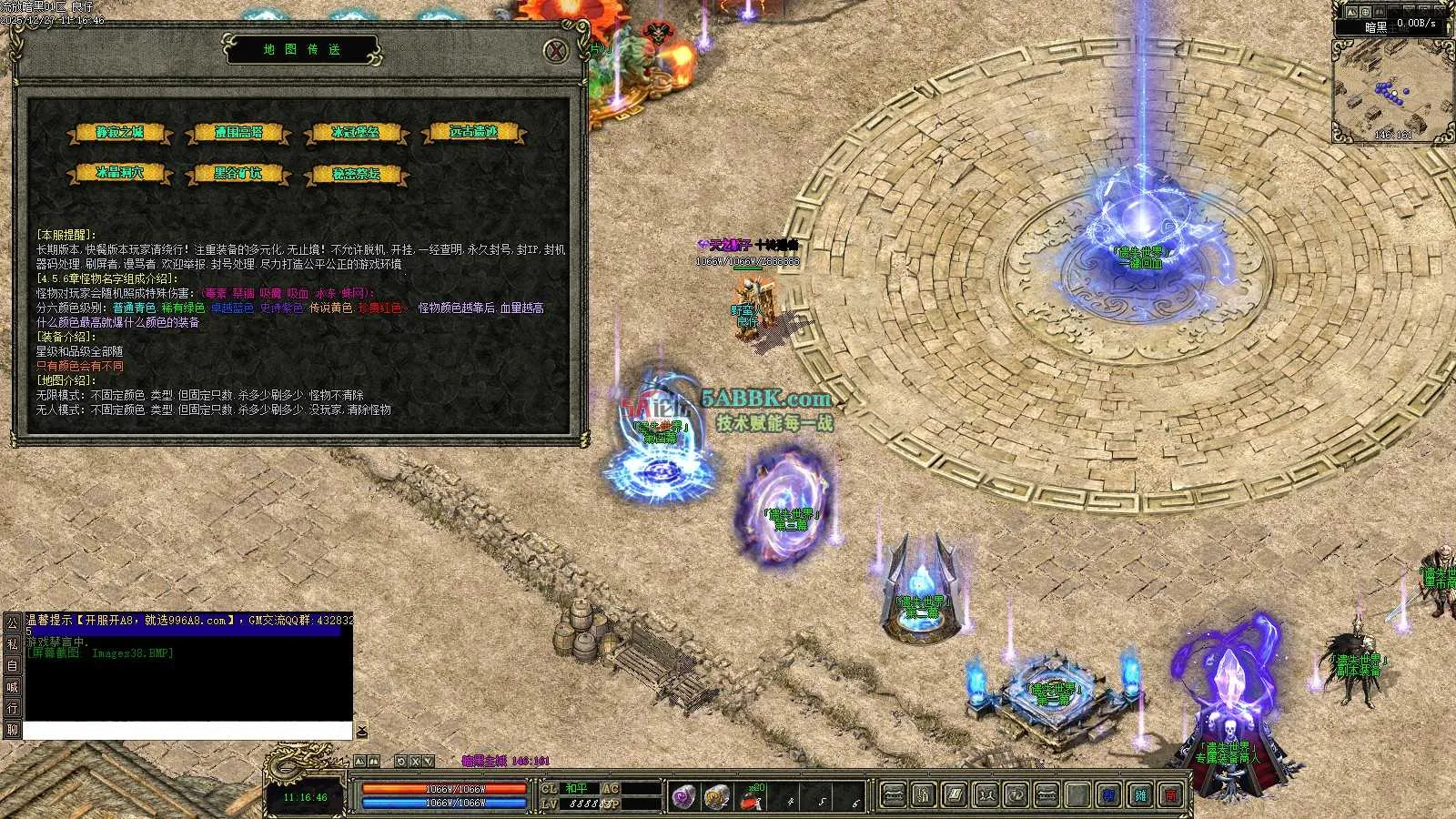
Task: Switch to the 喊 shout channel
Action: (x=12, y=687)
